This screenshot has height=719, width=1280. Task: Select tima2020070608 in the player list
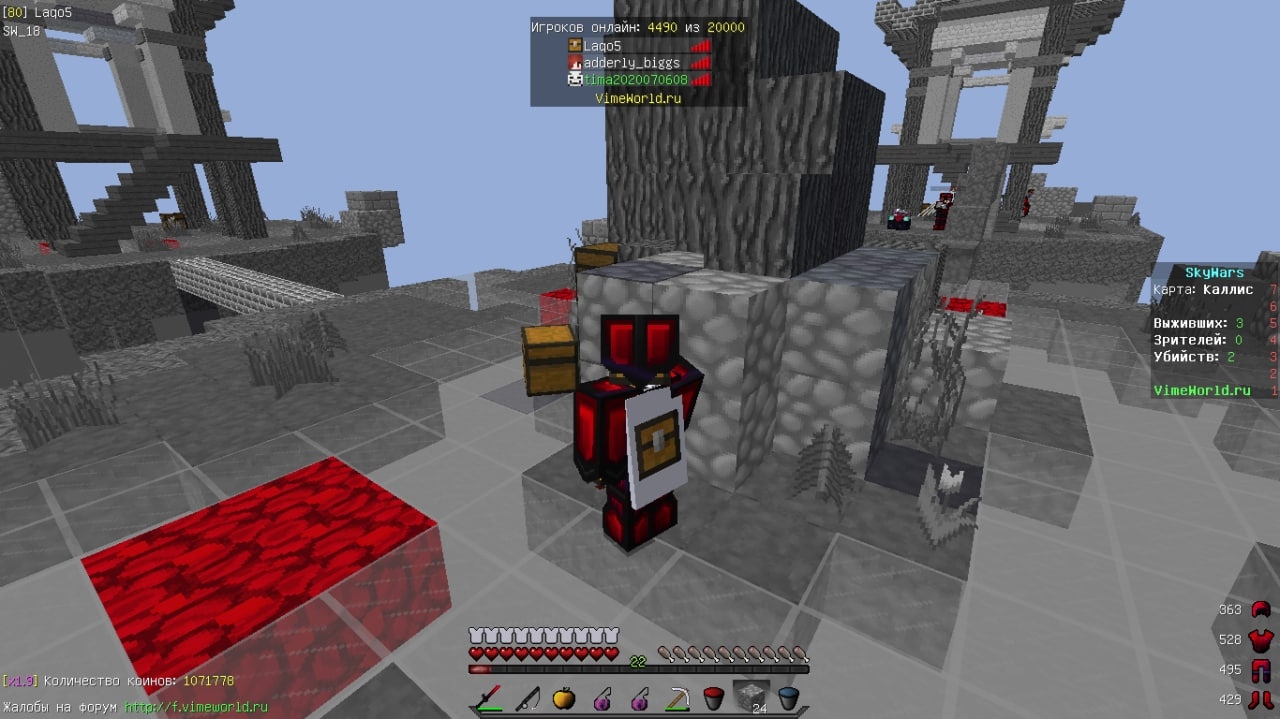click(x=635, y=79)
